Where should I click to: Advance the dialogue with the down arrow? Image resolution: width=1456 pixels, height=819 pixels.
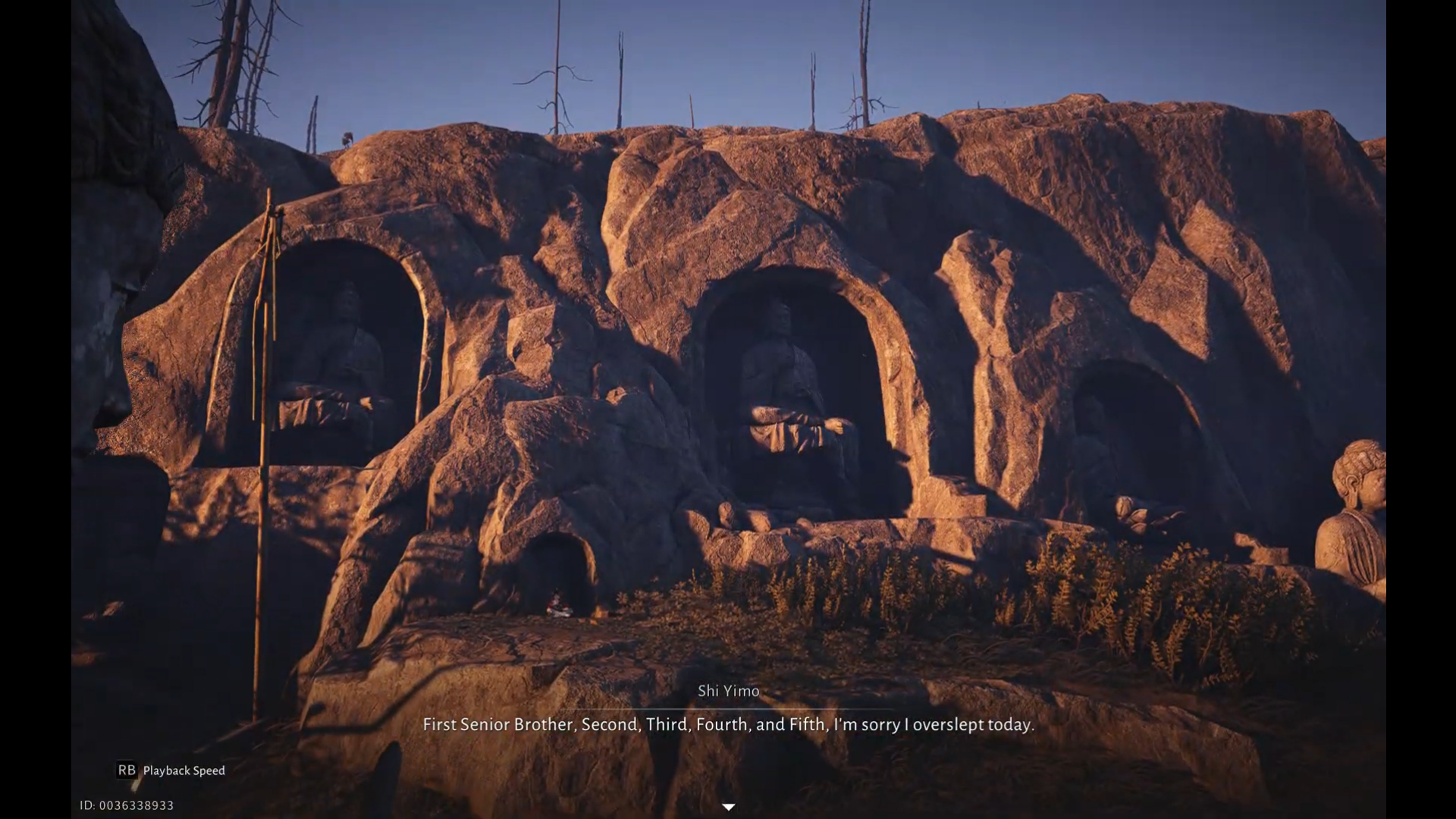(x=728, y=807)
